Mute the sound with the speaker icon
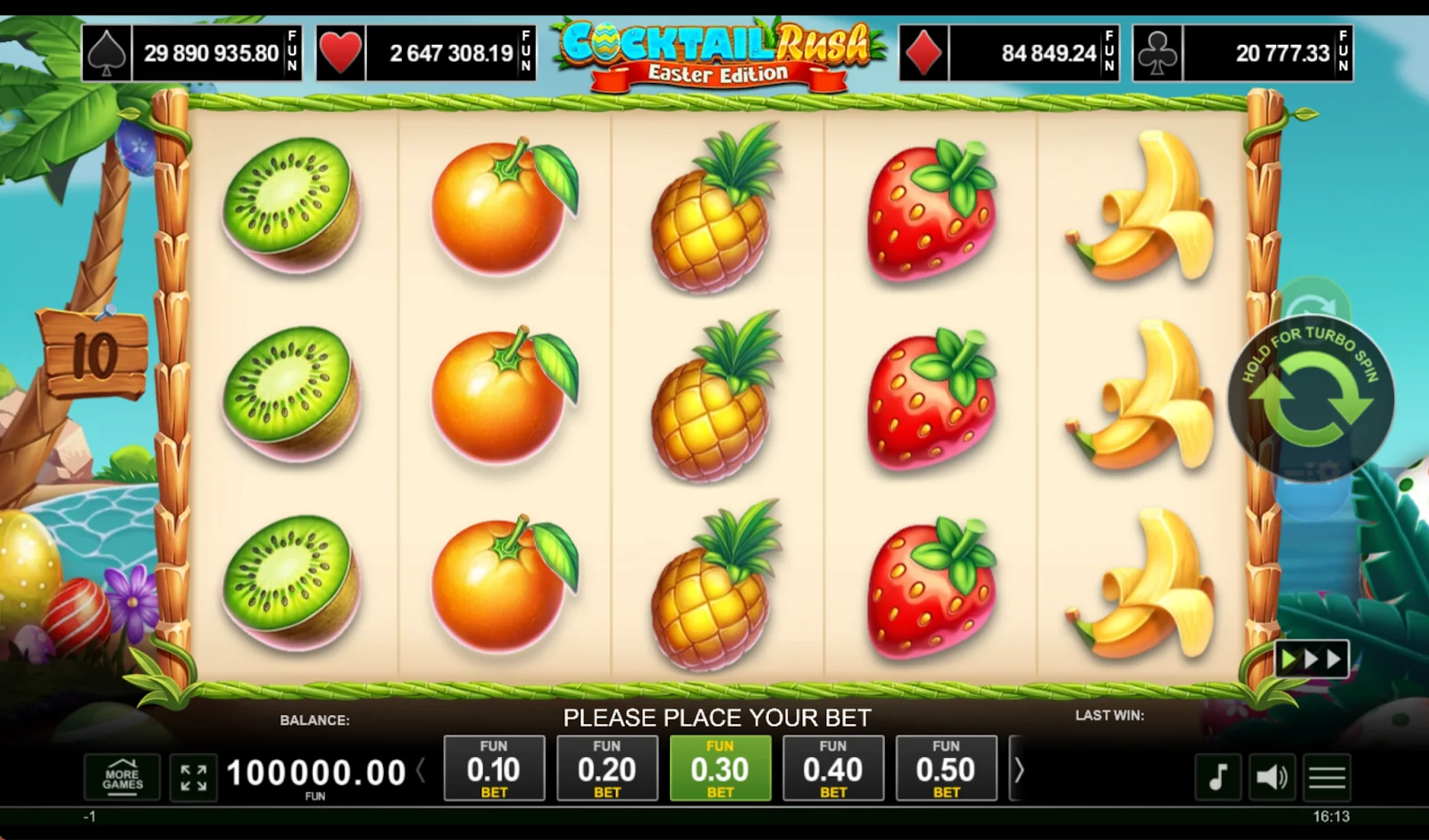 click(x=1272, y=777)
